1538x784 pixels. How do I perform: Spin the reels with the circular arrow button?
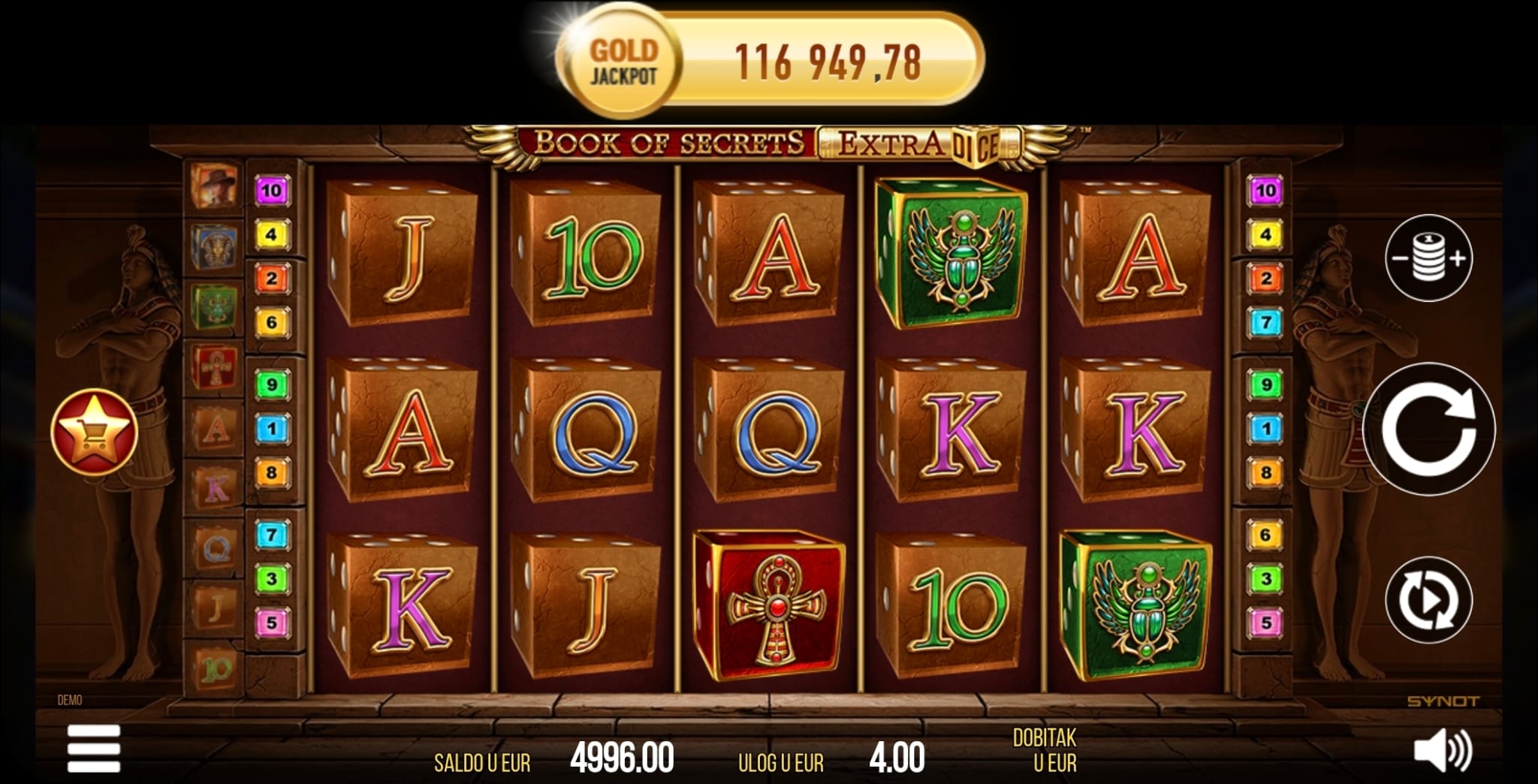point(1428,429)
